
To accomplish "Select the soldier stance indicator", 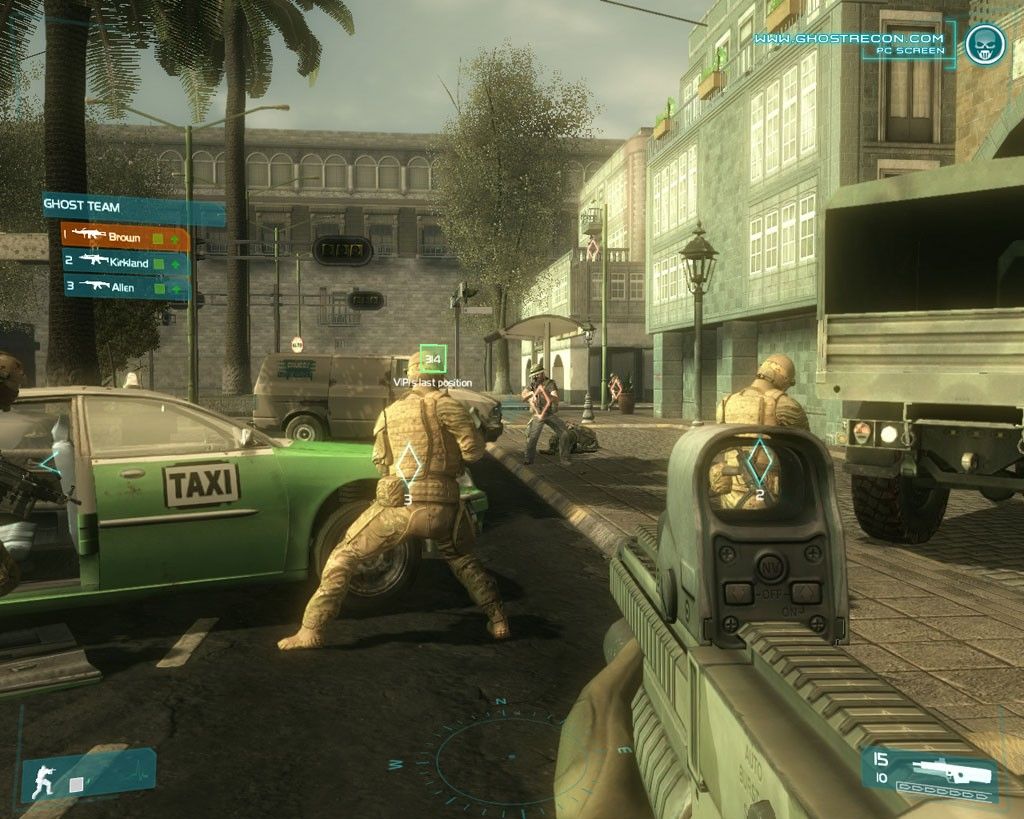I will (44, 780).
